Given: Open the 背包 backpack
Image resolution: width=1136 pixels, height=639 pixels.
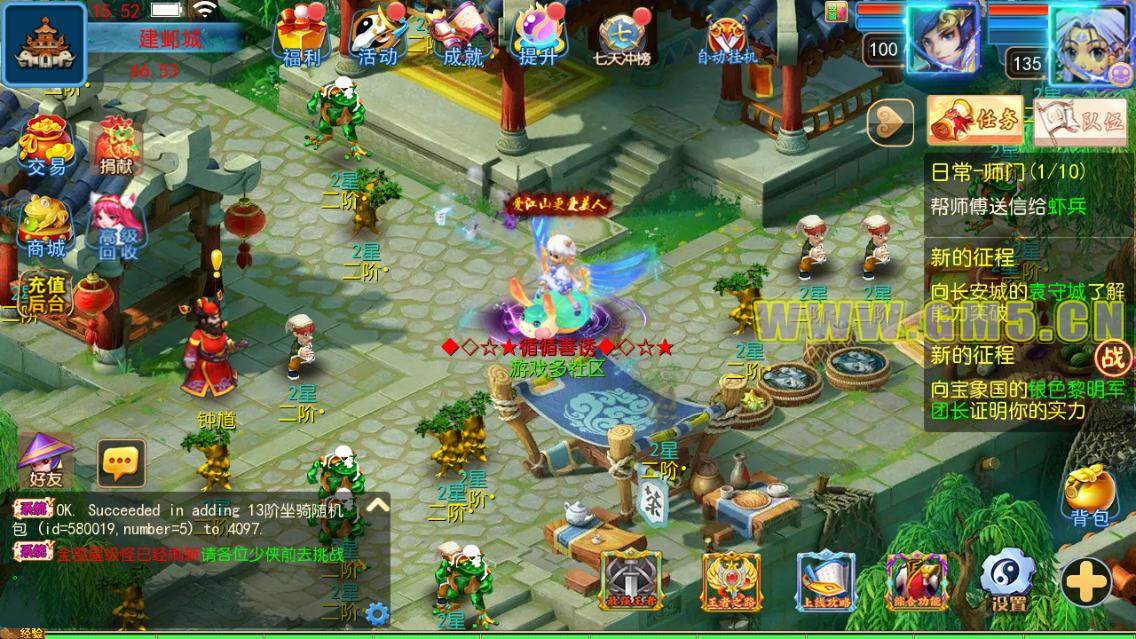Looking at the screenshot, I should pos(1090,496).
